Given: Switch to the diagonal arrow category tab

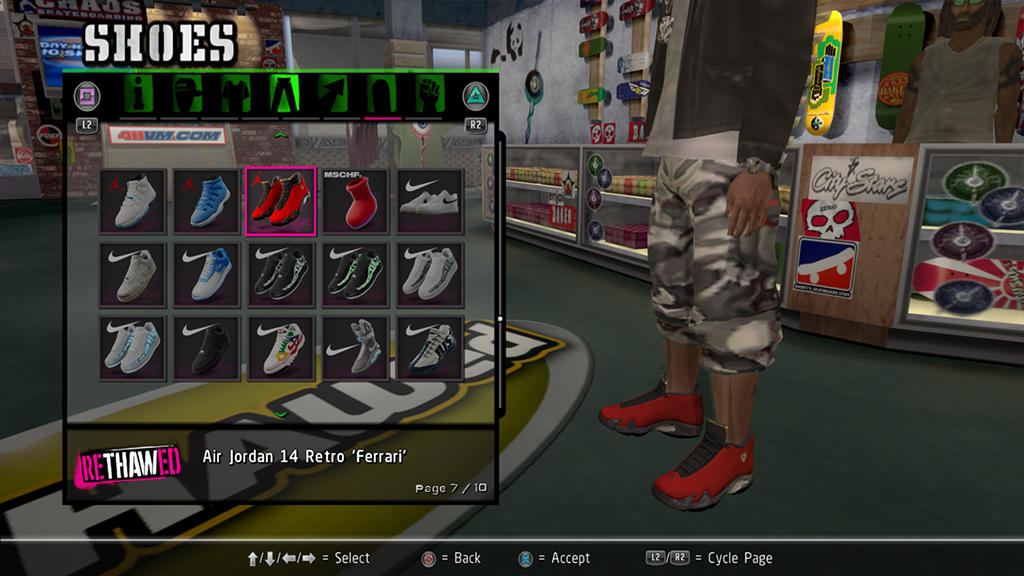Looking at the screenshot, I should pyautogui.click(x=332, y=95).
